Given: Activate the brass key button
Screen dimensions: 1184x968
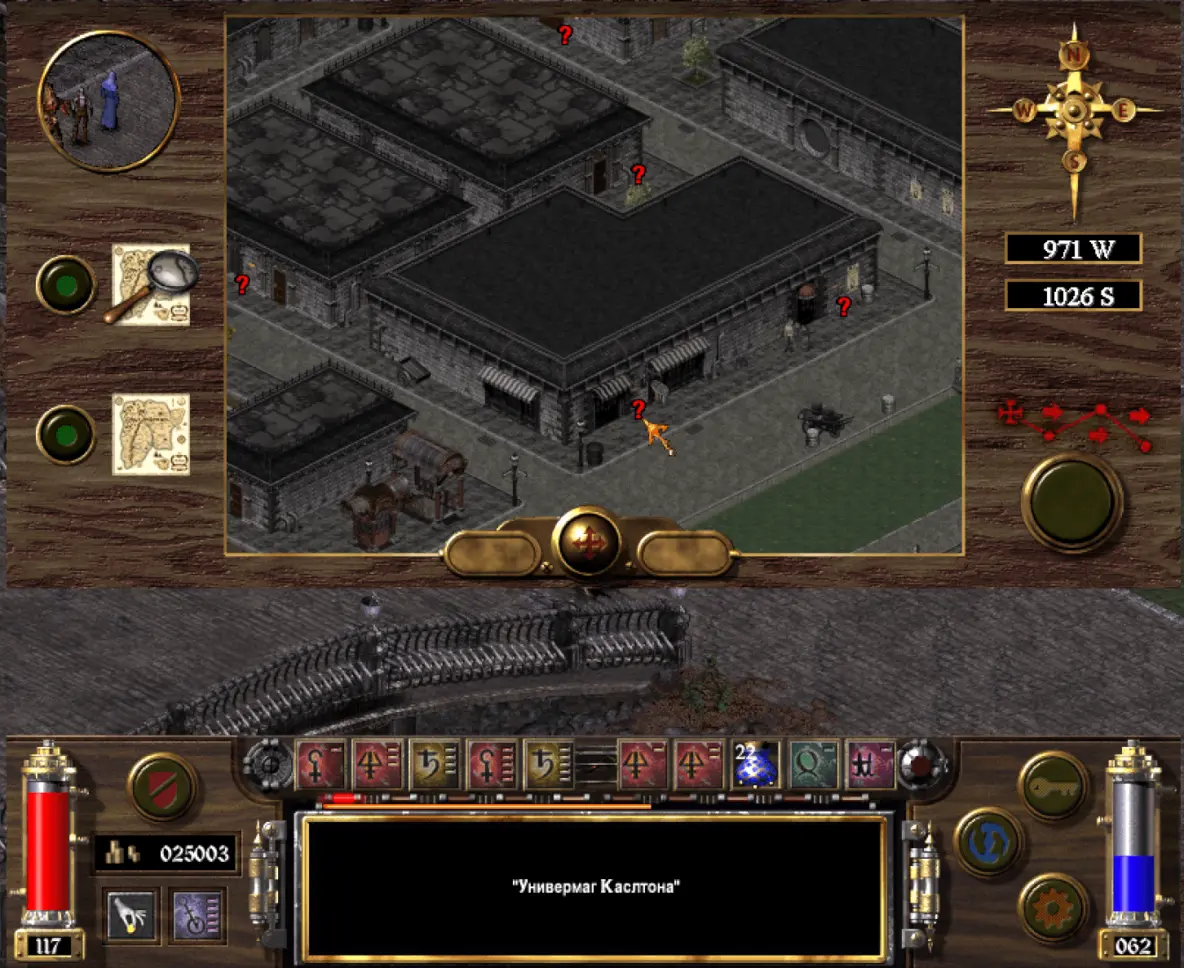Looking at the screenshot, I should (1053, 787).
